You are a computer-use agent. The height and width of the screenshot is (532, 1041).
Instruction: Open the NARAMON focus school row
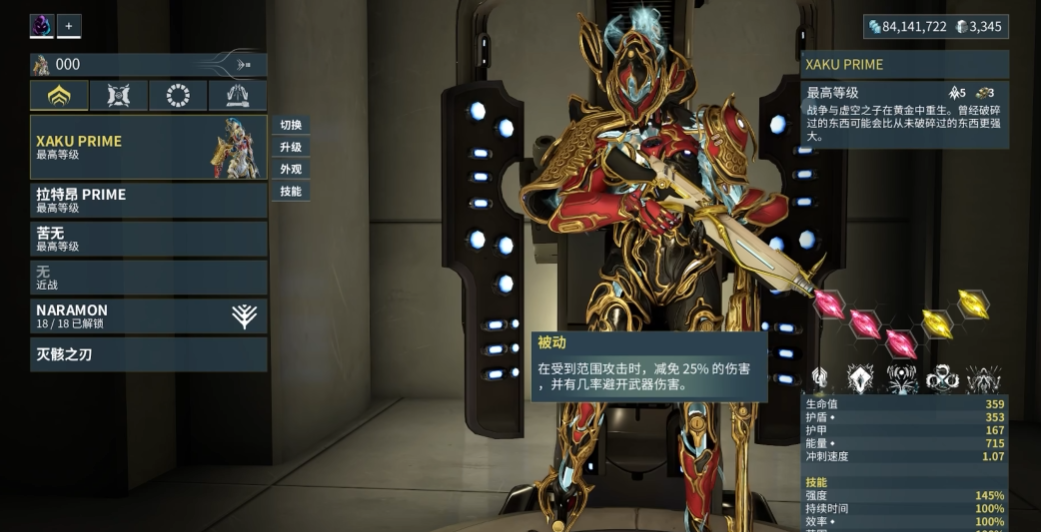pyautogui.click(x=148, y=316)
